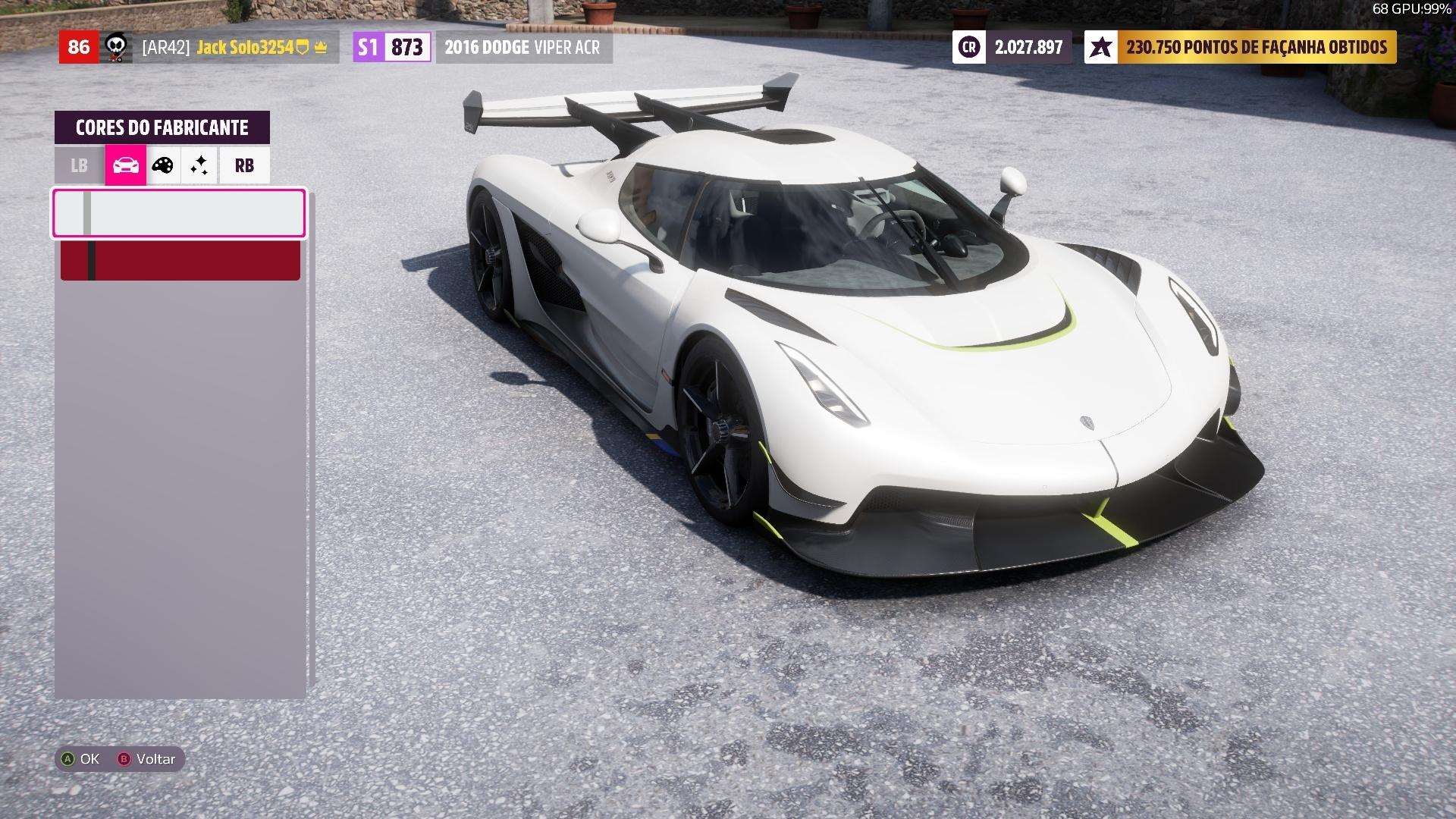Click the RB next tab shortcut
Screen dimensions: 1456x819
243,165
